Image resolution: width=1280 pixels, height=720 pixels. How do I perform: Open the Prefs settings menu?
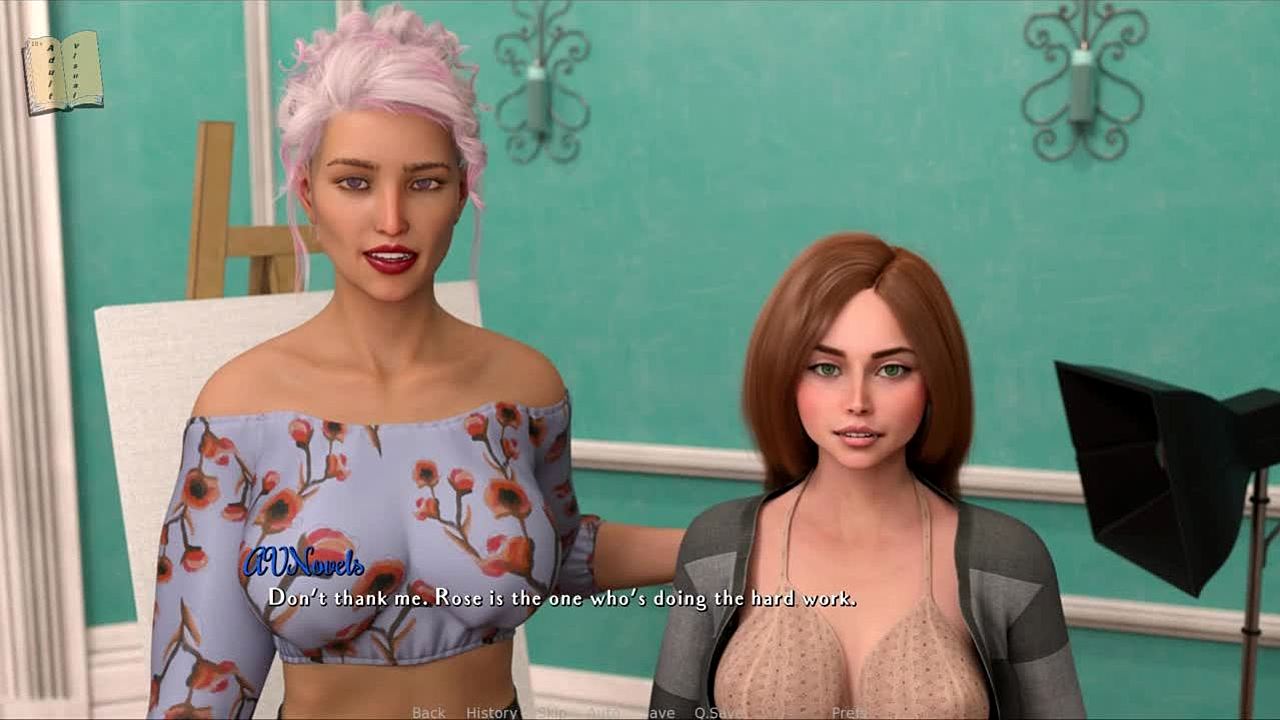coord(849,712)
